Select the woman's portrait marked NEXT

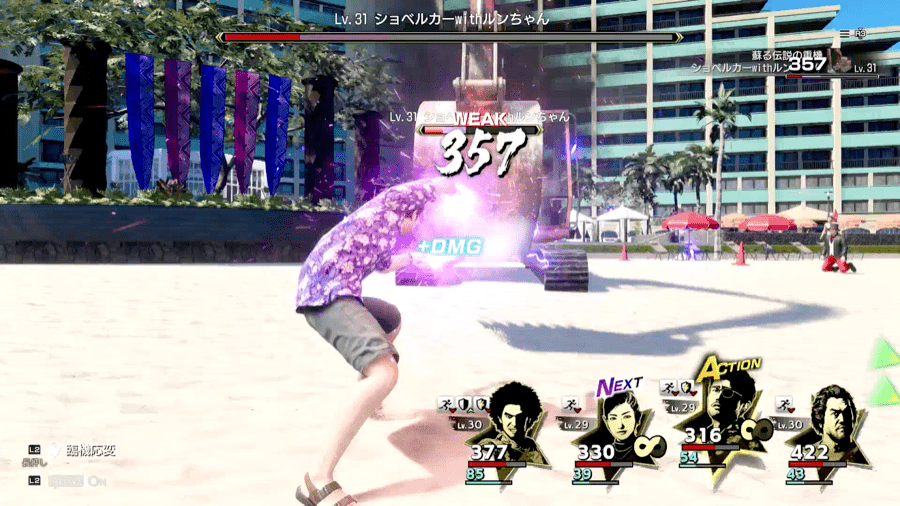coord(621,422)
